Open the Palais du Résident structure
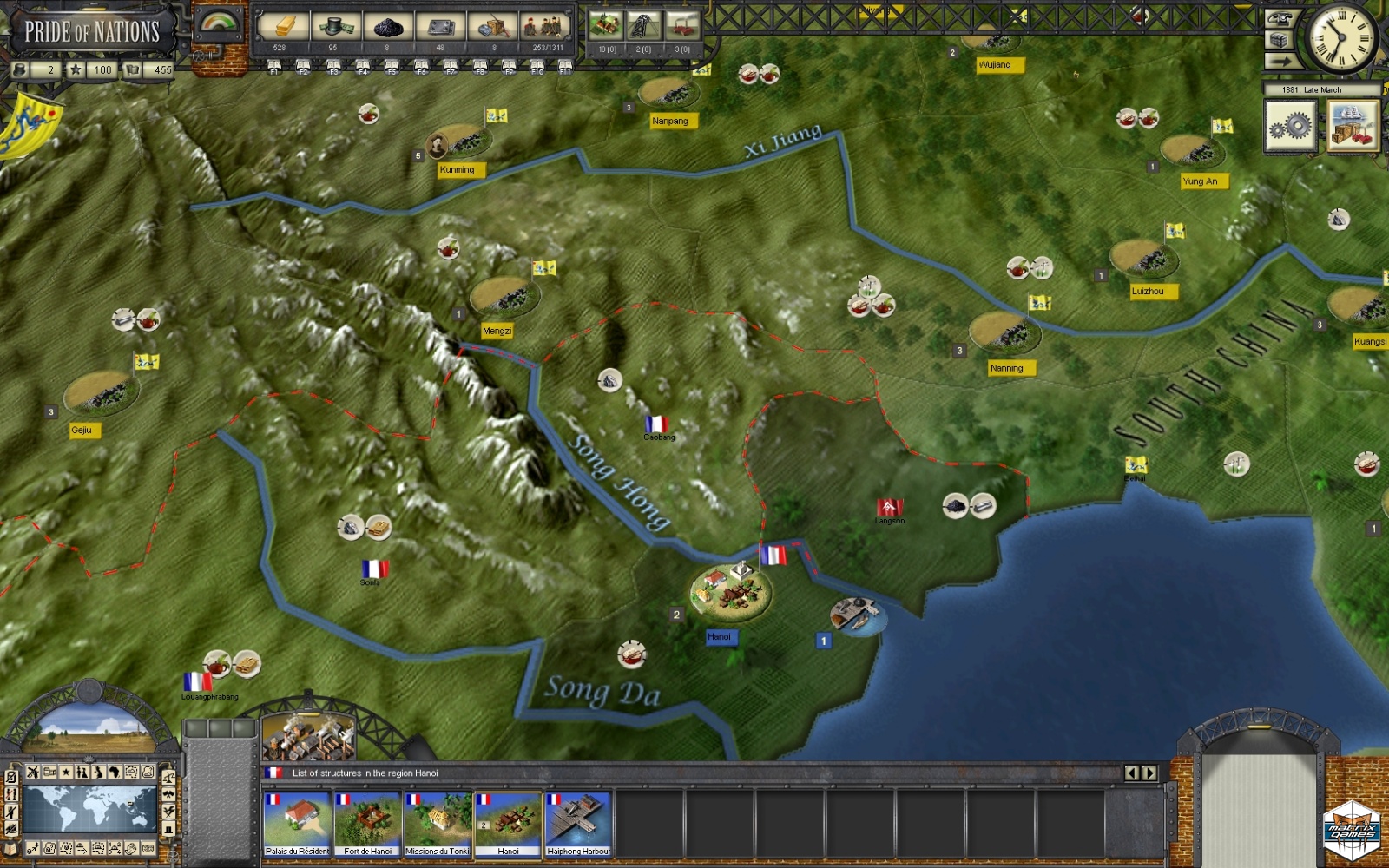Viewport: 1389px width, 868px height. [x=297, y=823]
